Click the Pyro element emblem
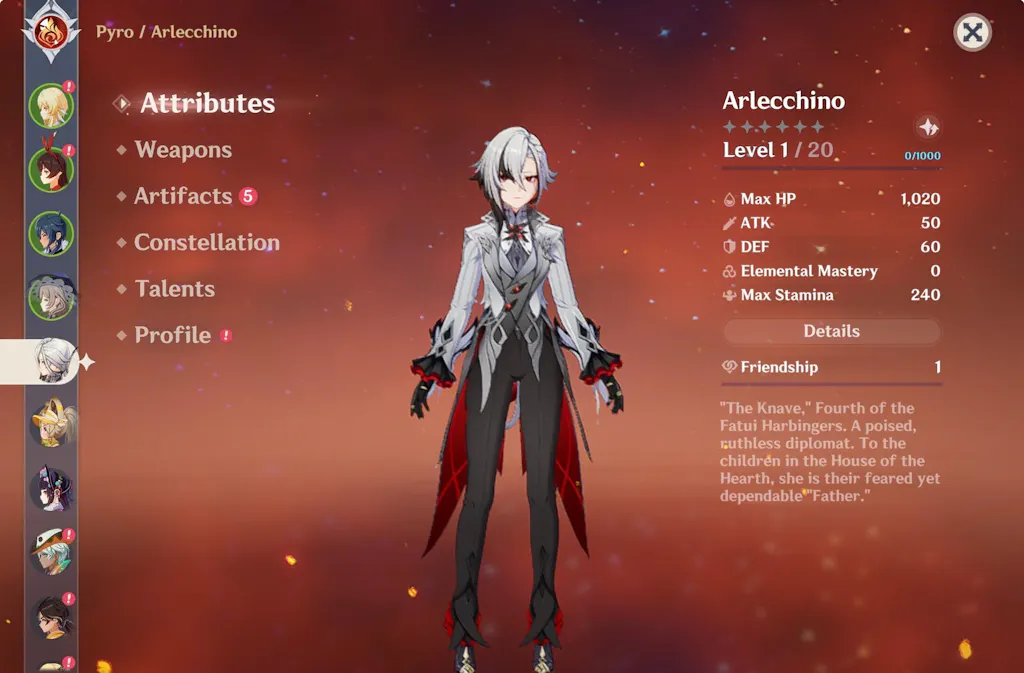Screen dimensions: 1024x673 coord(51,32)
